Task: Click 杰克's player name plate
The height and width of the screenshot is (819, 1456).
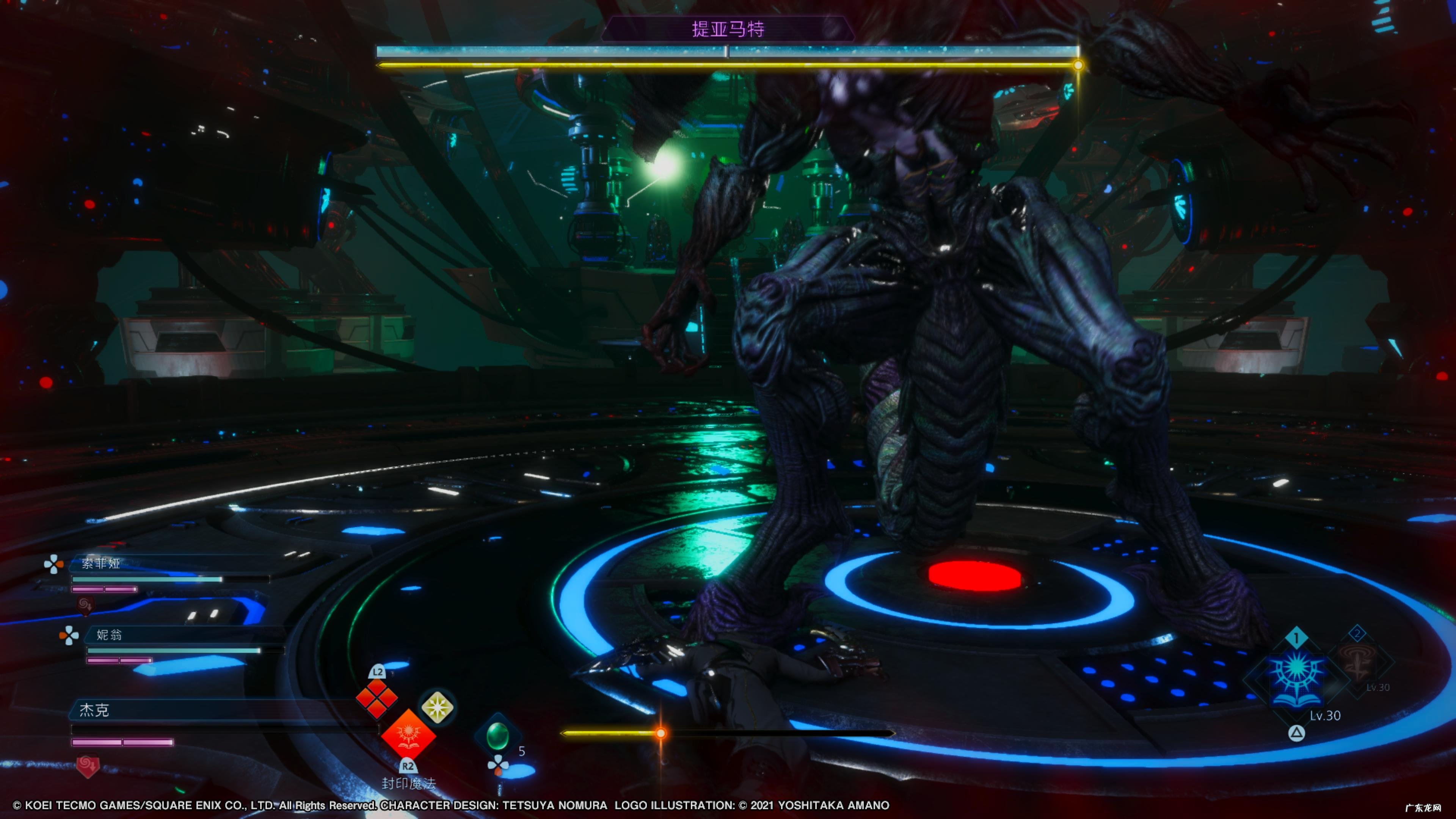Action: 94,710
